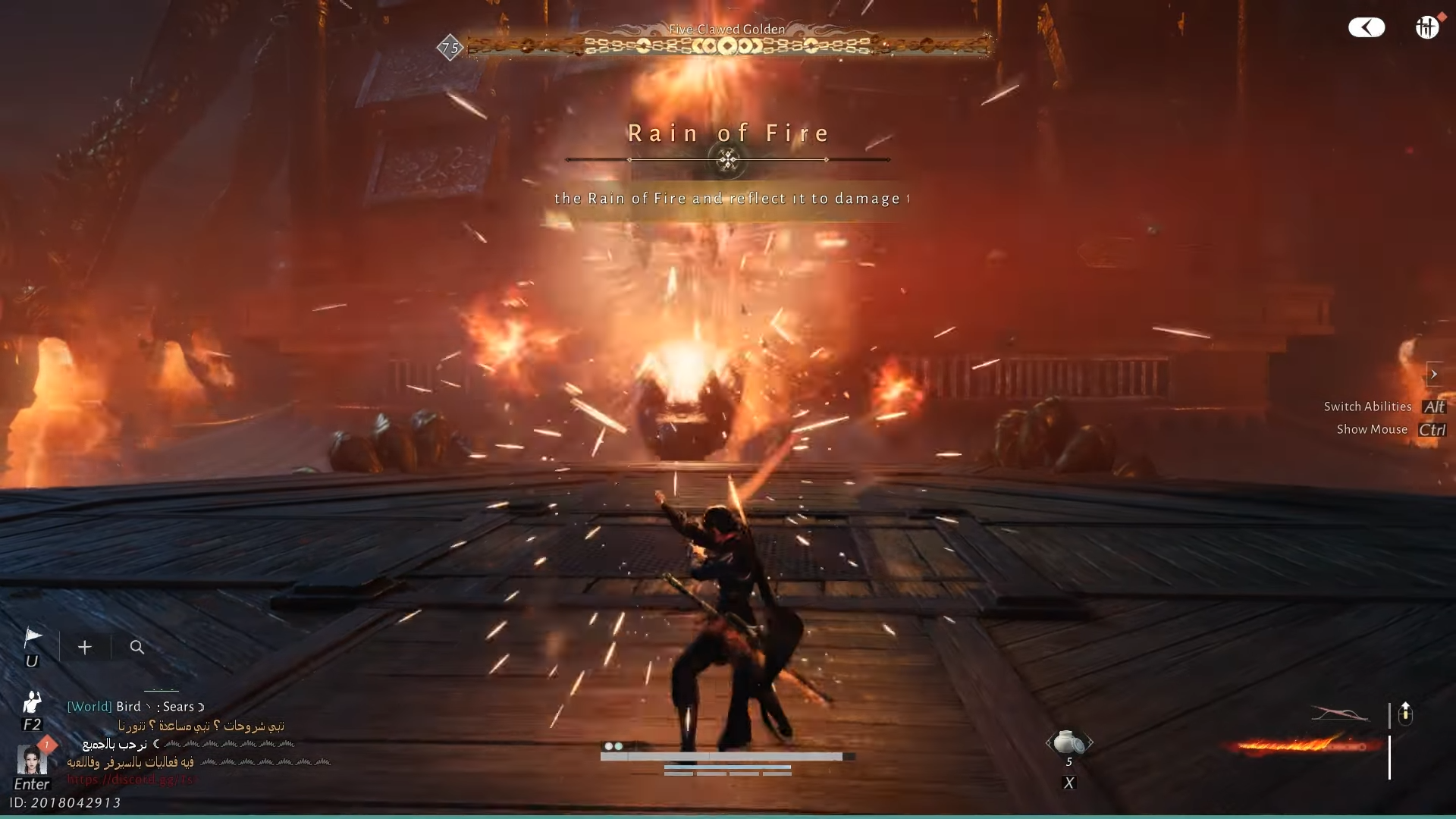The height and width of the screenshot is (819, 1456).
Task: Use the white healing jar item
Action: tap(1068, 742)
